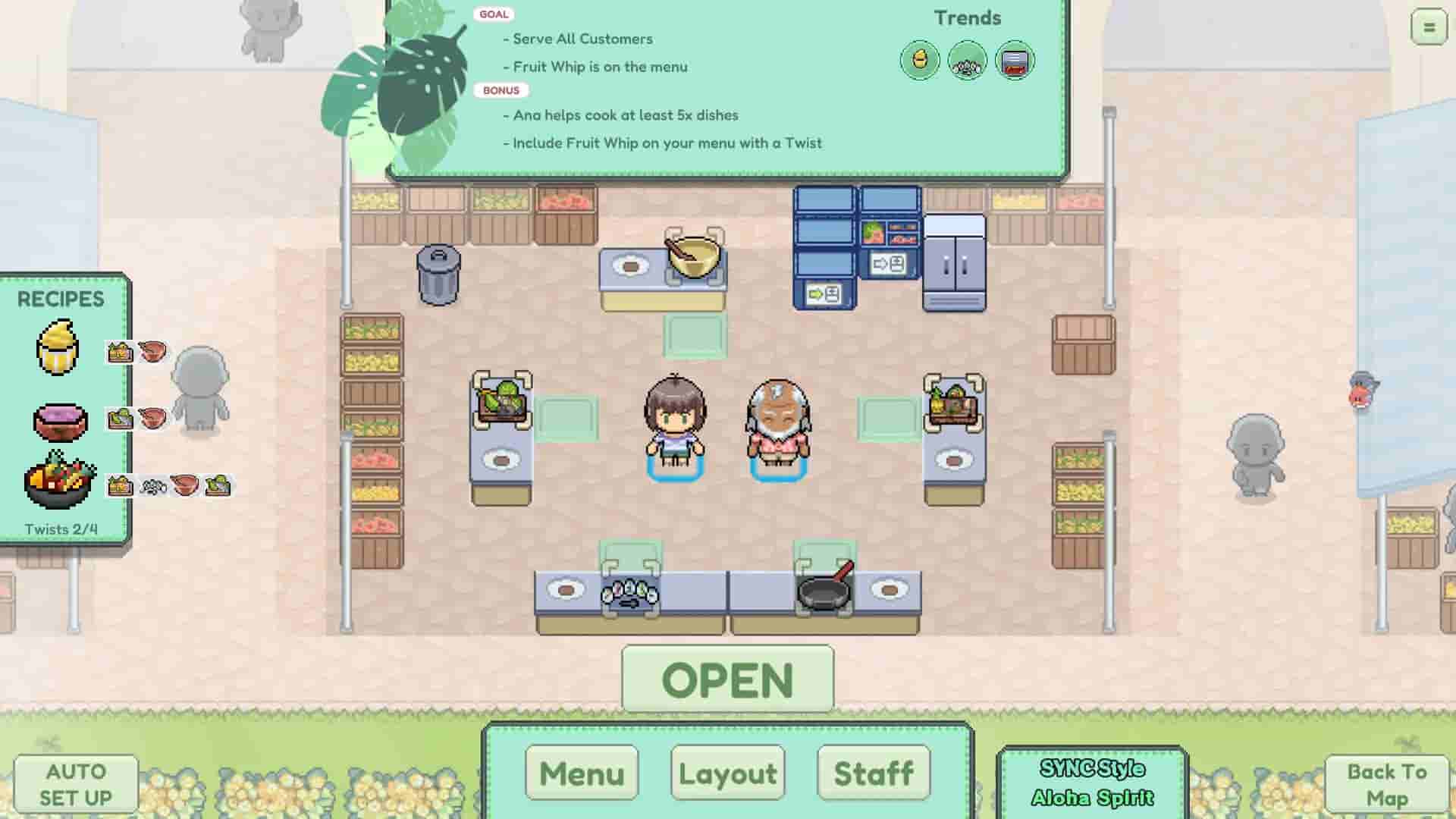Image resolution: width=1456 pixels, height=819 pixels.
Task: Click the shellfish trend icon
Action: click(967, 59)
